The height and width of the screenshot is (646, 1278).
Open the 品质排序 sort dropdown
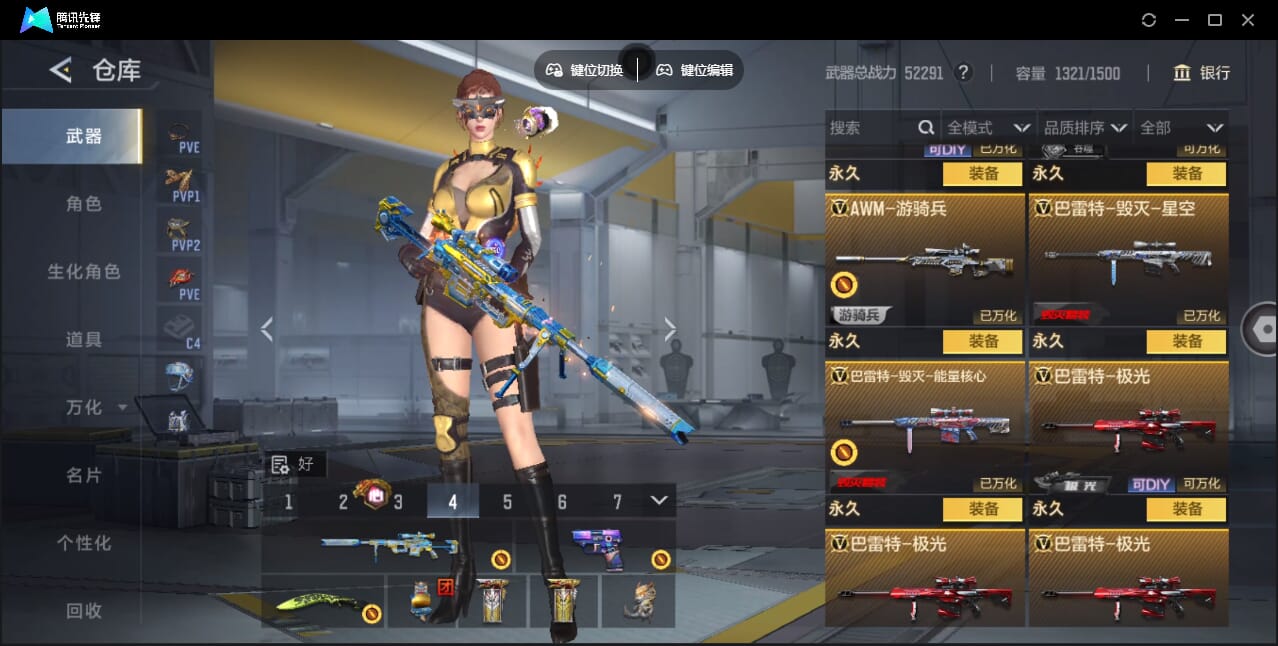point(1085,128)
